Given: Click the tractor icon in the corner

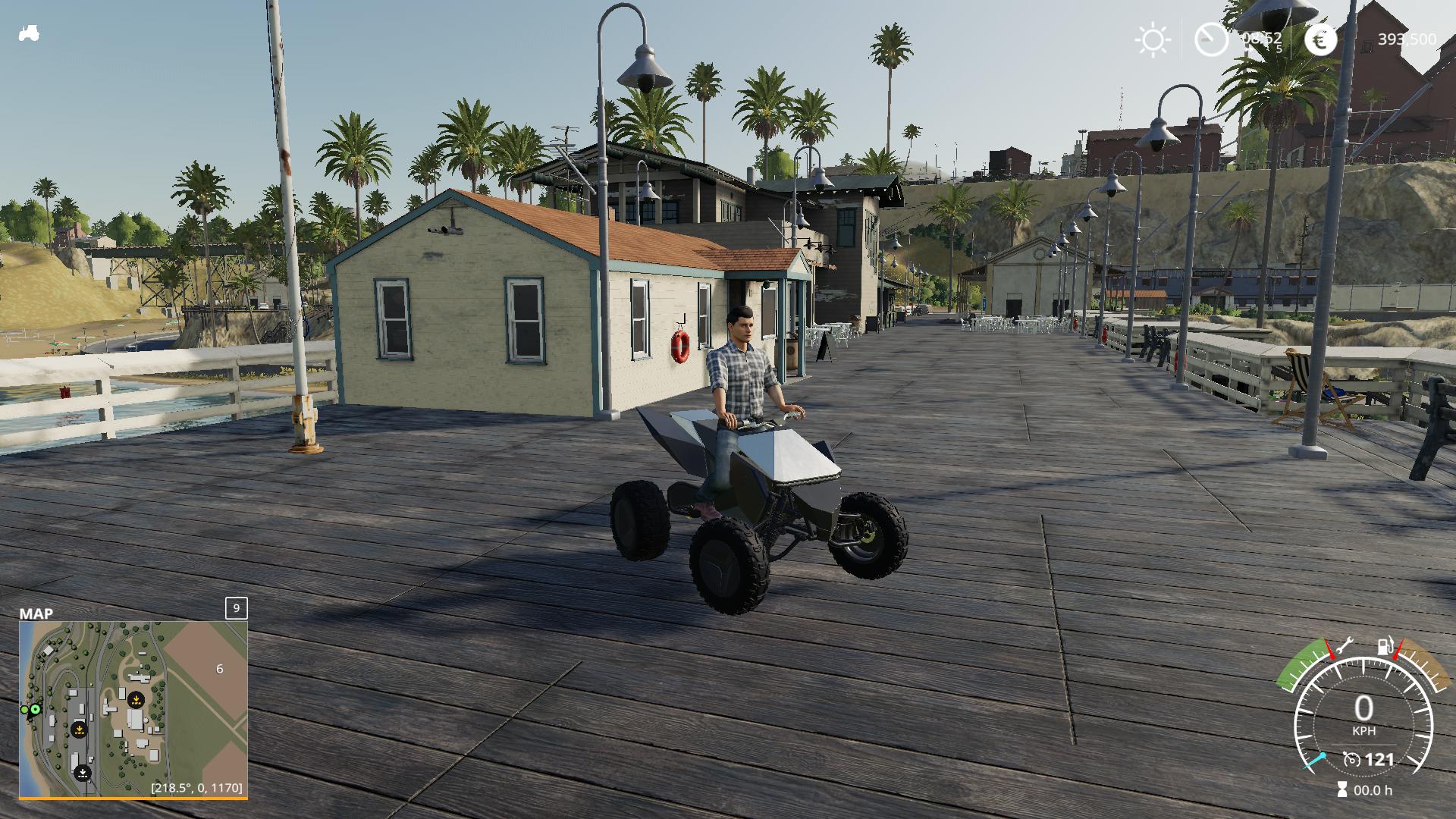Looking at the screenshot, I should pos(29,34).
